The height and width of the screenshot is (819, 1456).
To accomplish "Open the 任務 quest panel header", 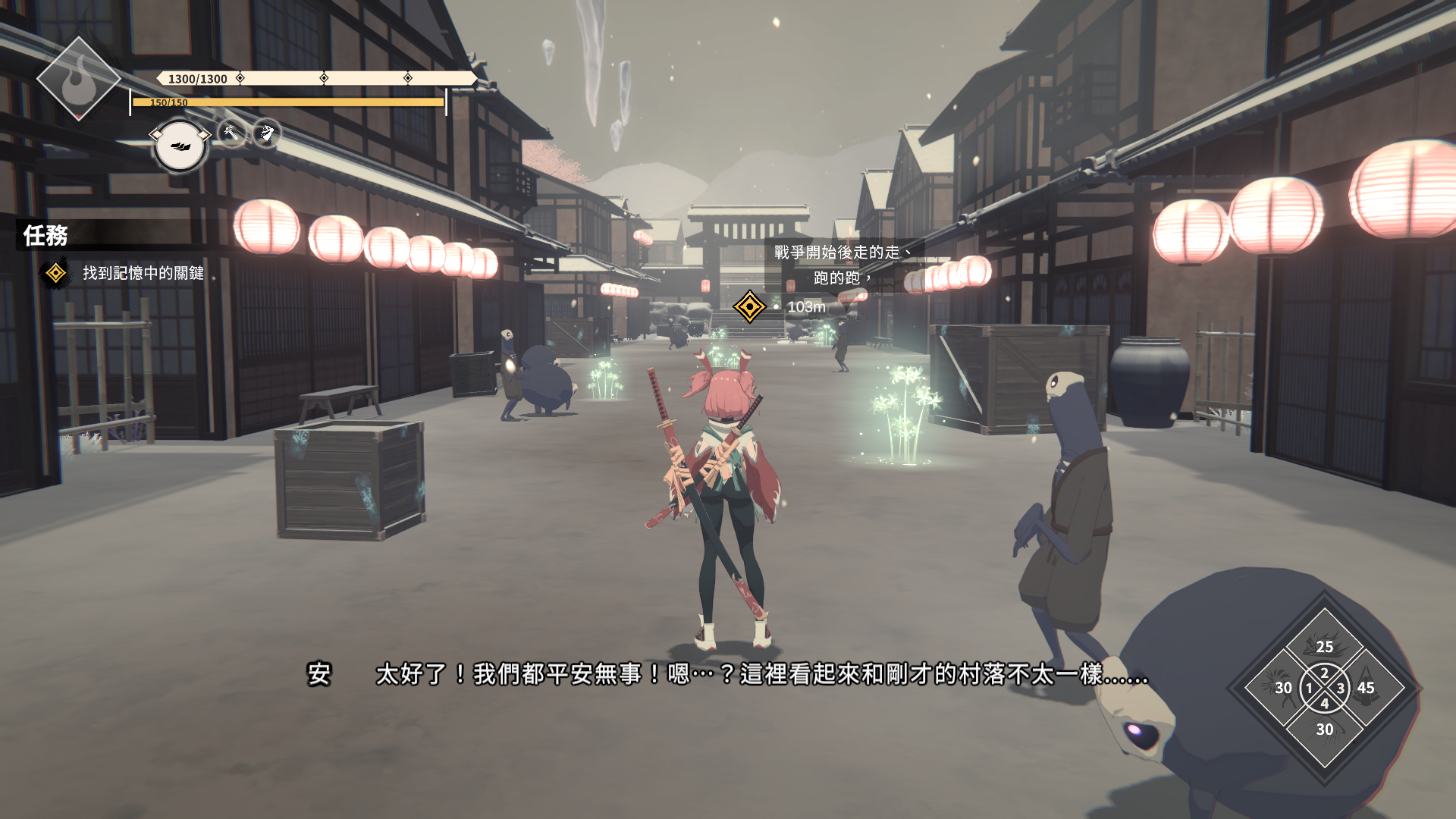I will click(x=46, y=236).
